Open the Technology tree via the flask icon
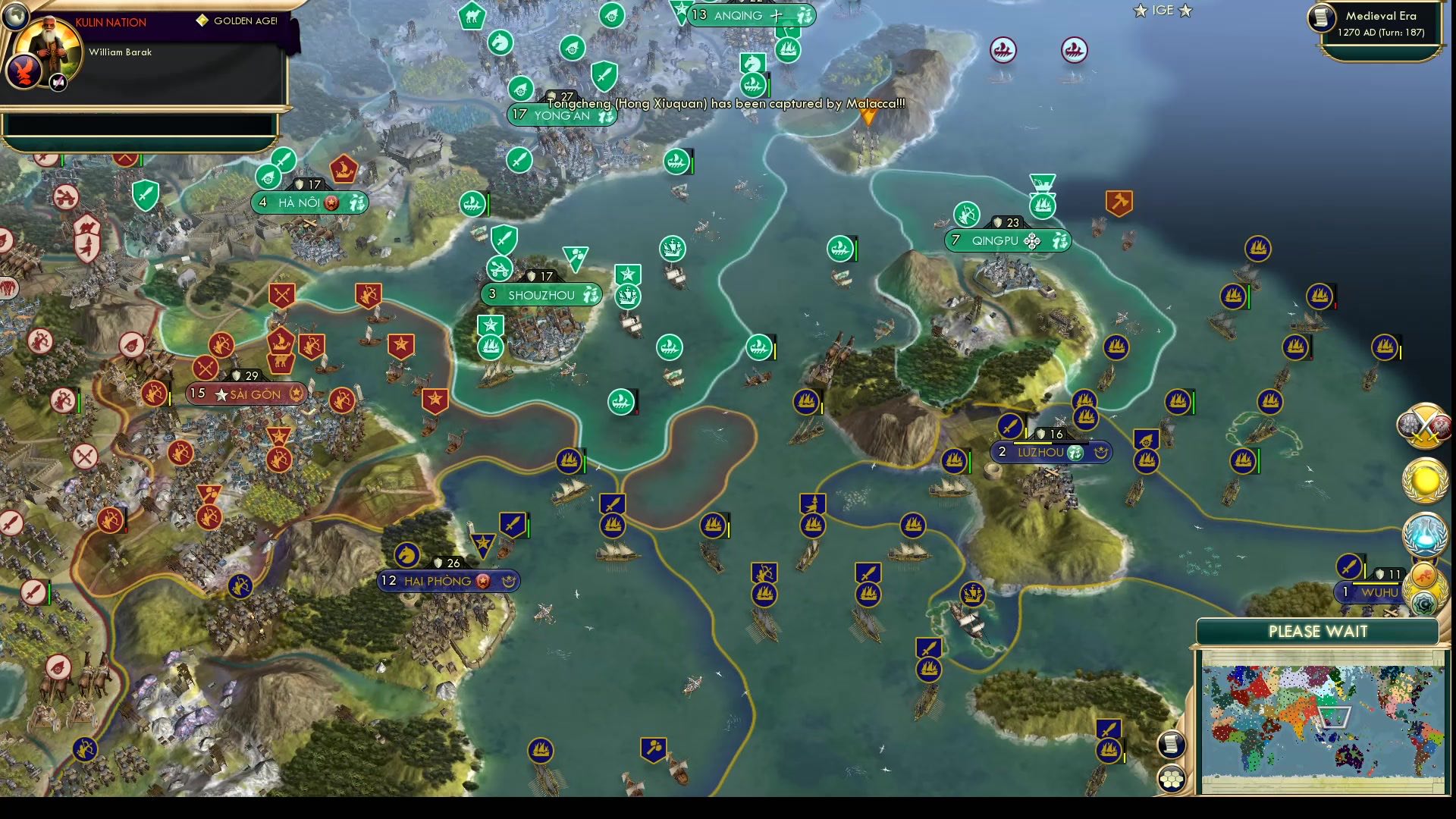1456x819 pixels. pos(1425,533)
